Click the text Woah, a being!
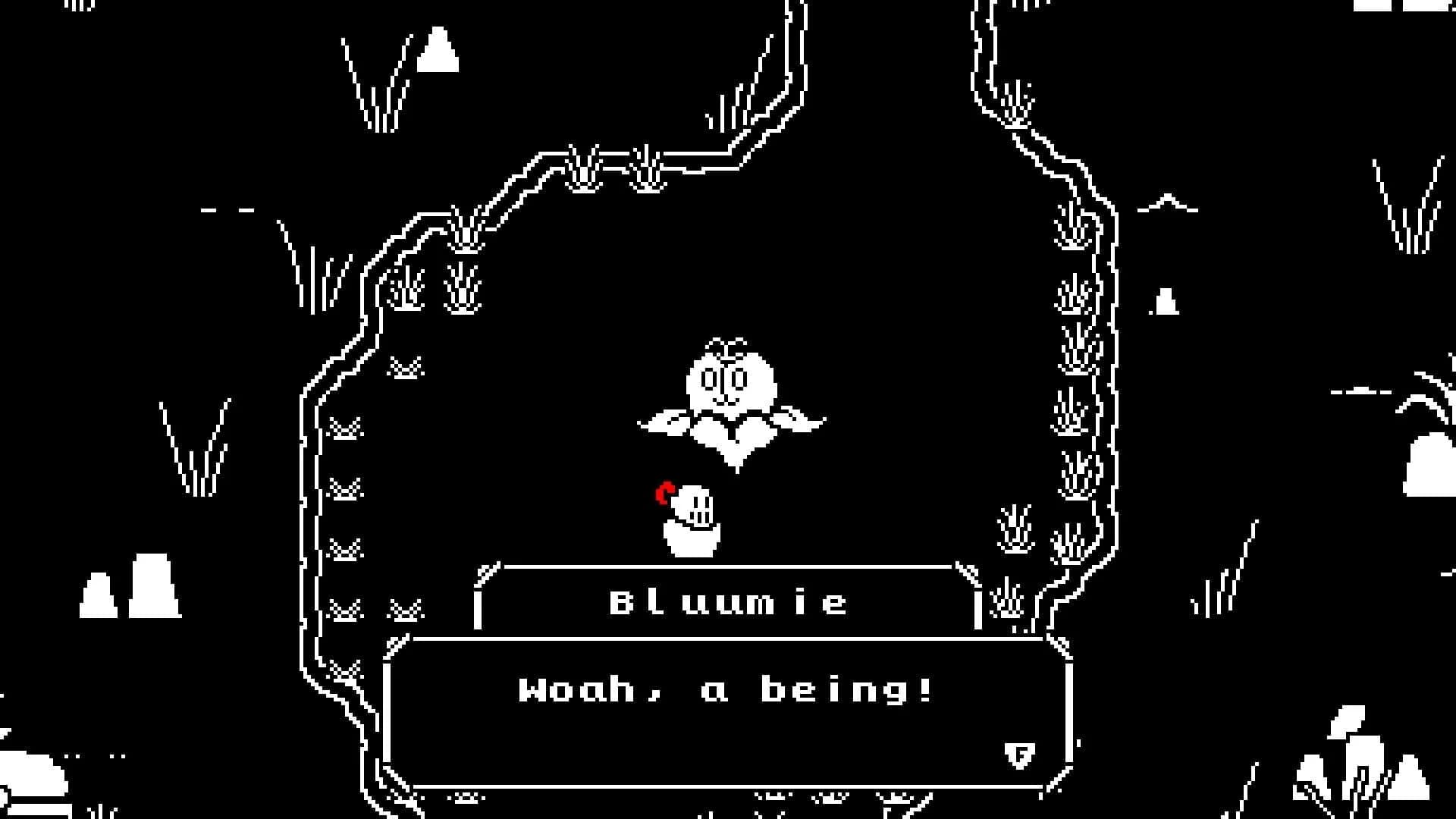The width and height of the screenshot is (1456, 819). pos(724,689)
